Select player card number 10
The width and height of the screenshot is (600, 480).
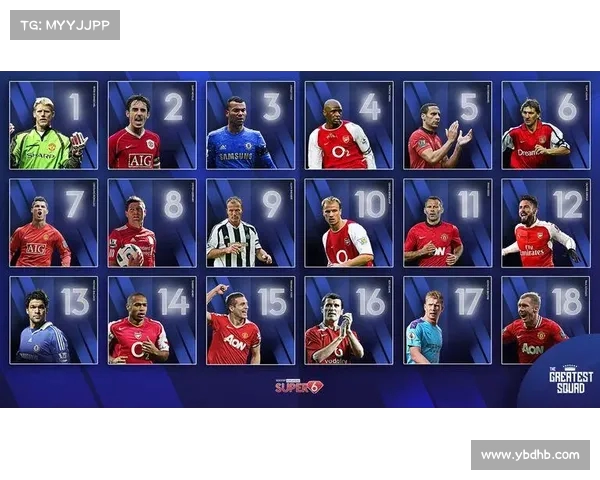click(x=349, y=223)
